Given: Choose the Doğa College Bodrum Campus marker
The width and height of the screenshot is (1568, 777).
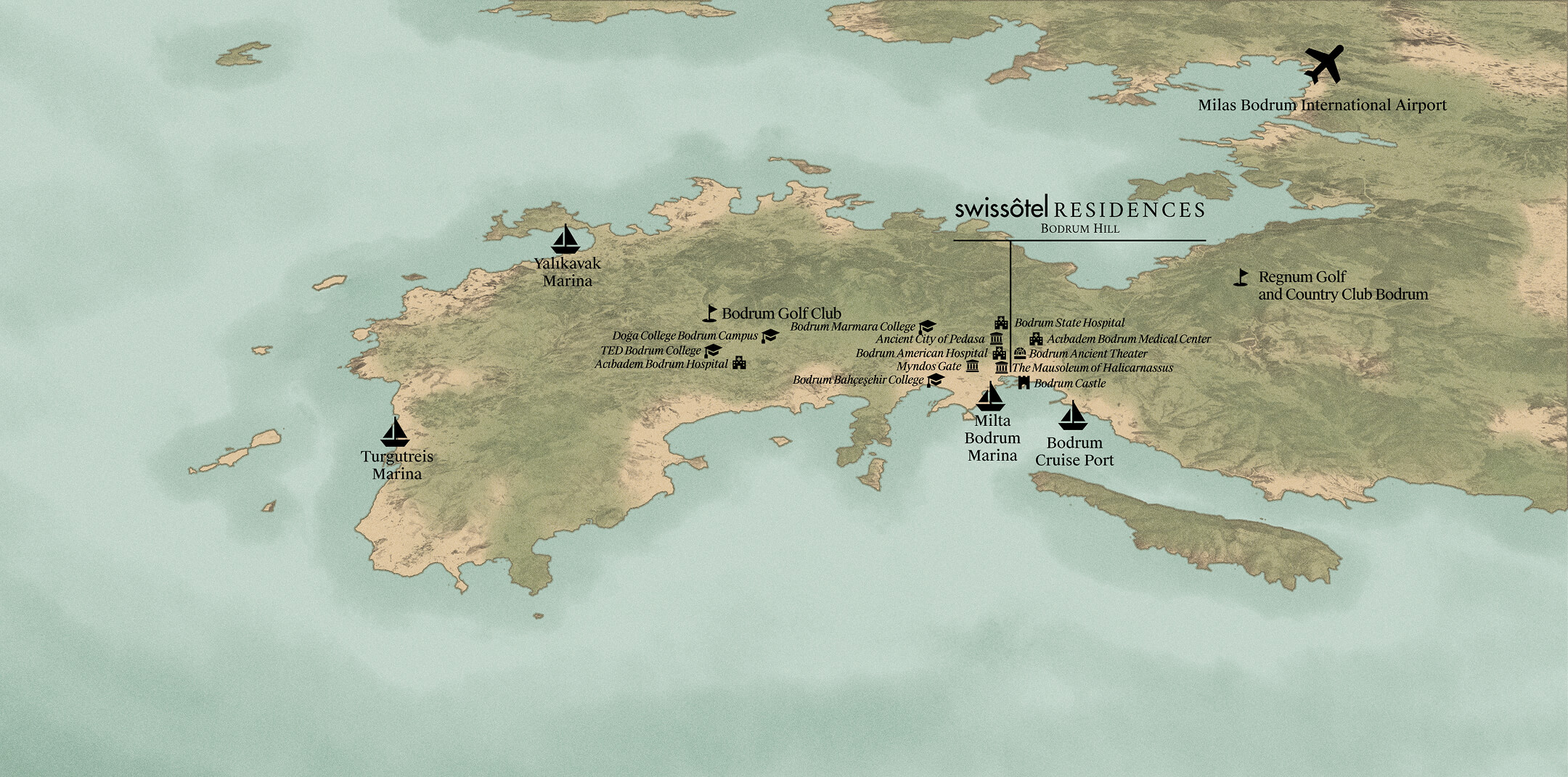Looking at the screenshot, I should pyautogui.click(x=769, y=336).
